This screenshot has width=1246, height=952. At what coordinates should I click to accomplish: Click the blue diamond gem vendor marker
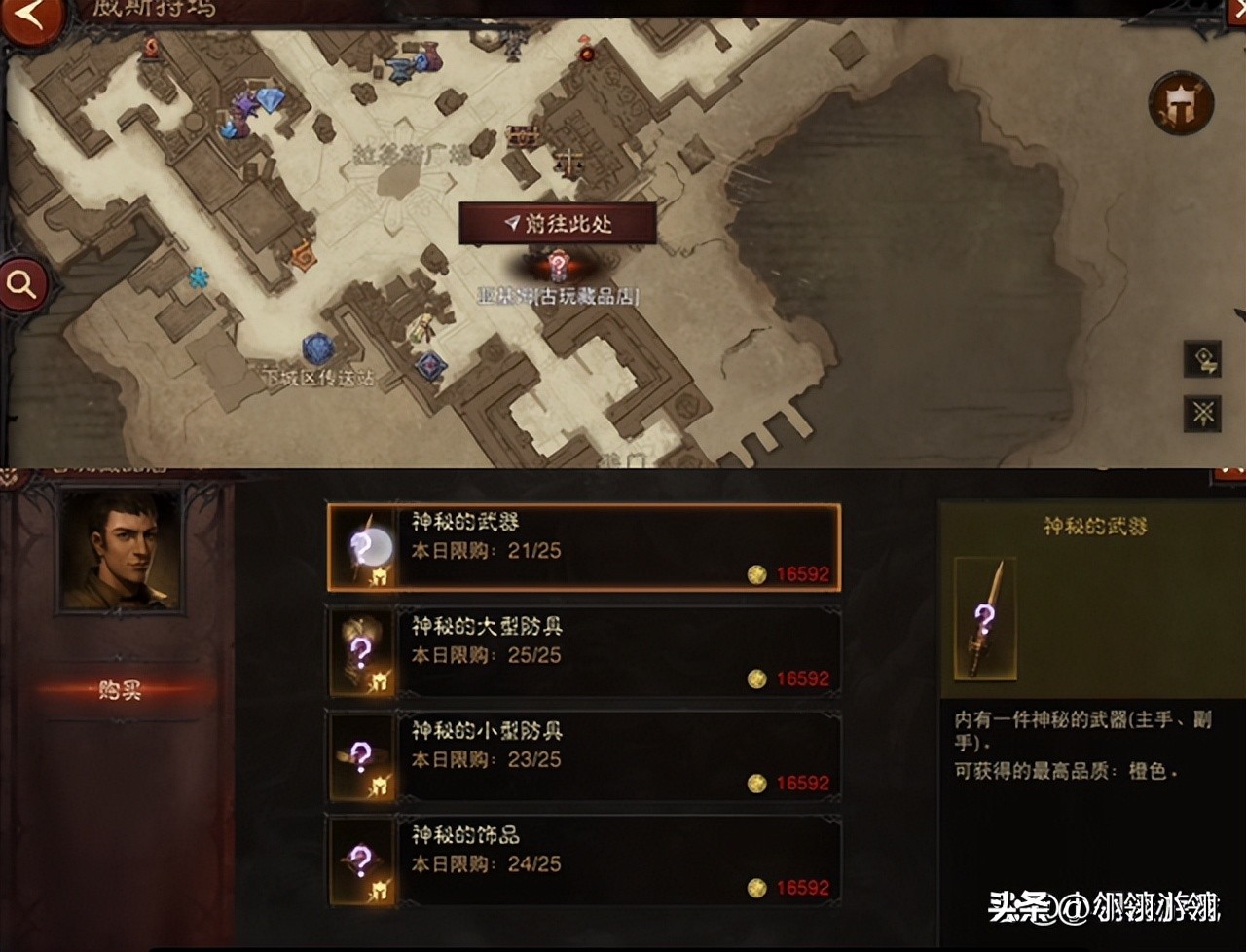[270, 98]
